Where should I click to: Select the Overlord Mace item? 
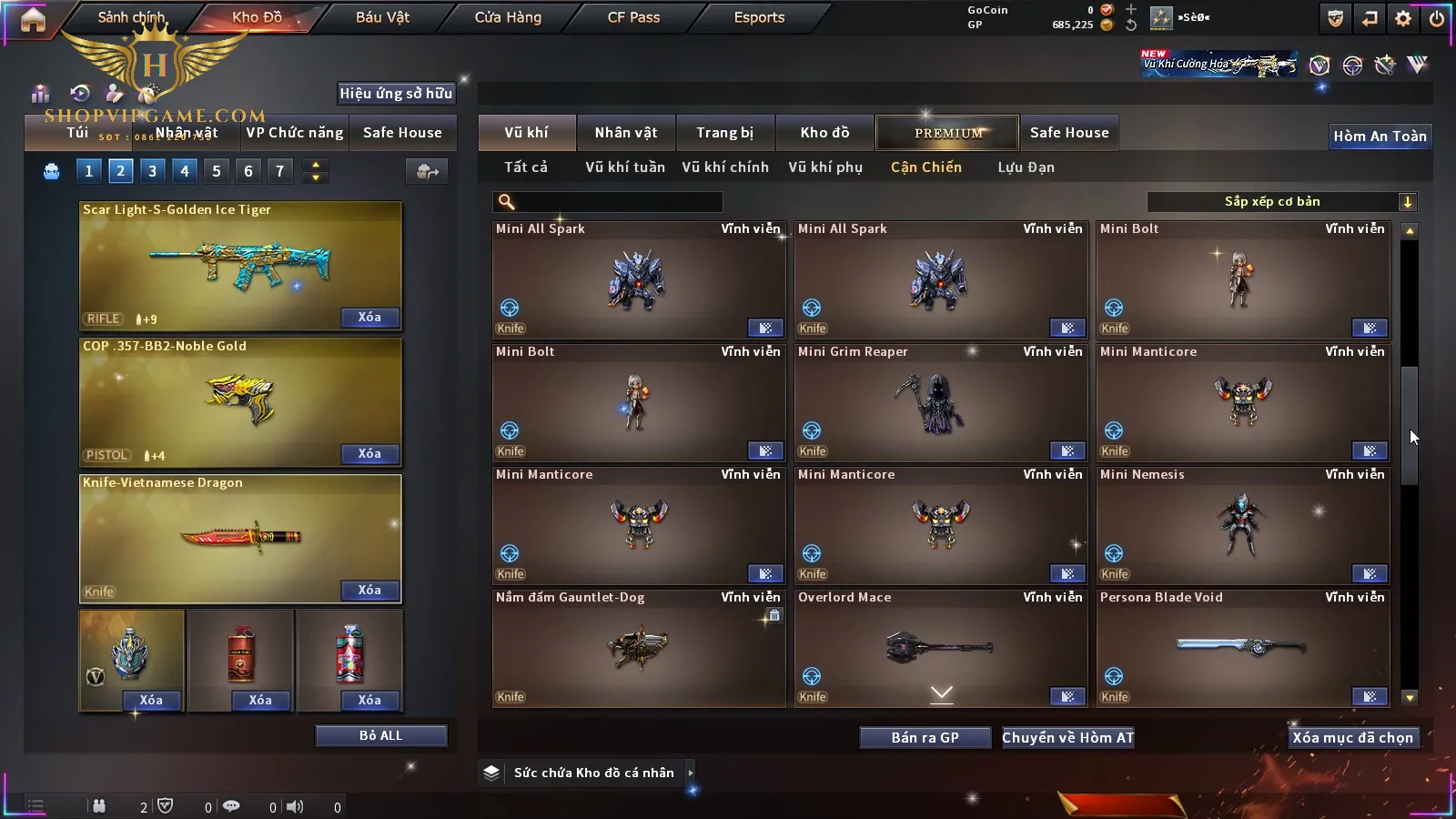940,647
